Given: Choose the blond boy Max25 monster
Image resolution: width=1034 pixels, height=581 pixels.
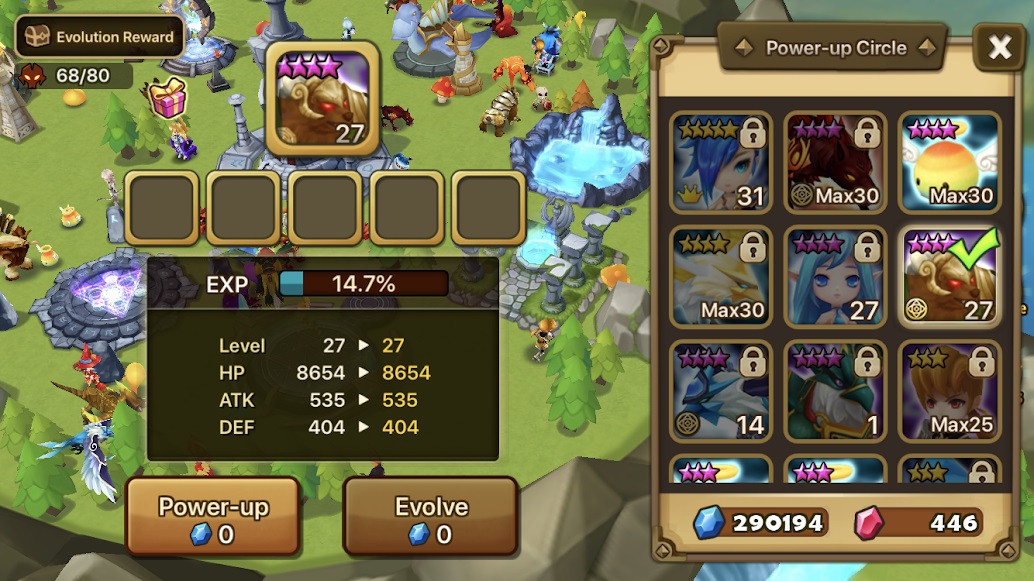Looking at the screenshot, I should pyautogui.click(x=949, y=391).
